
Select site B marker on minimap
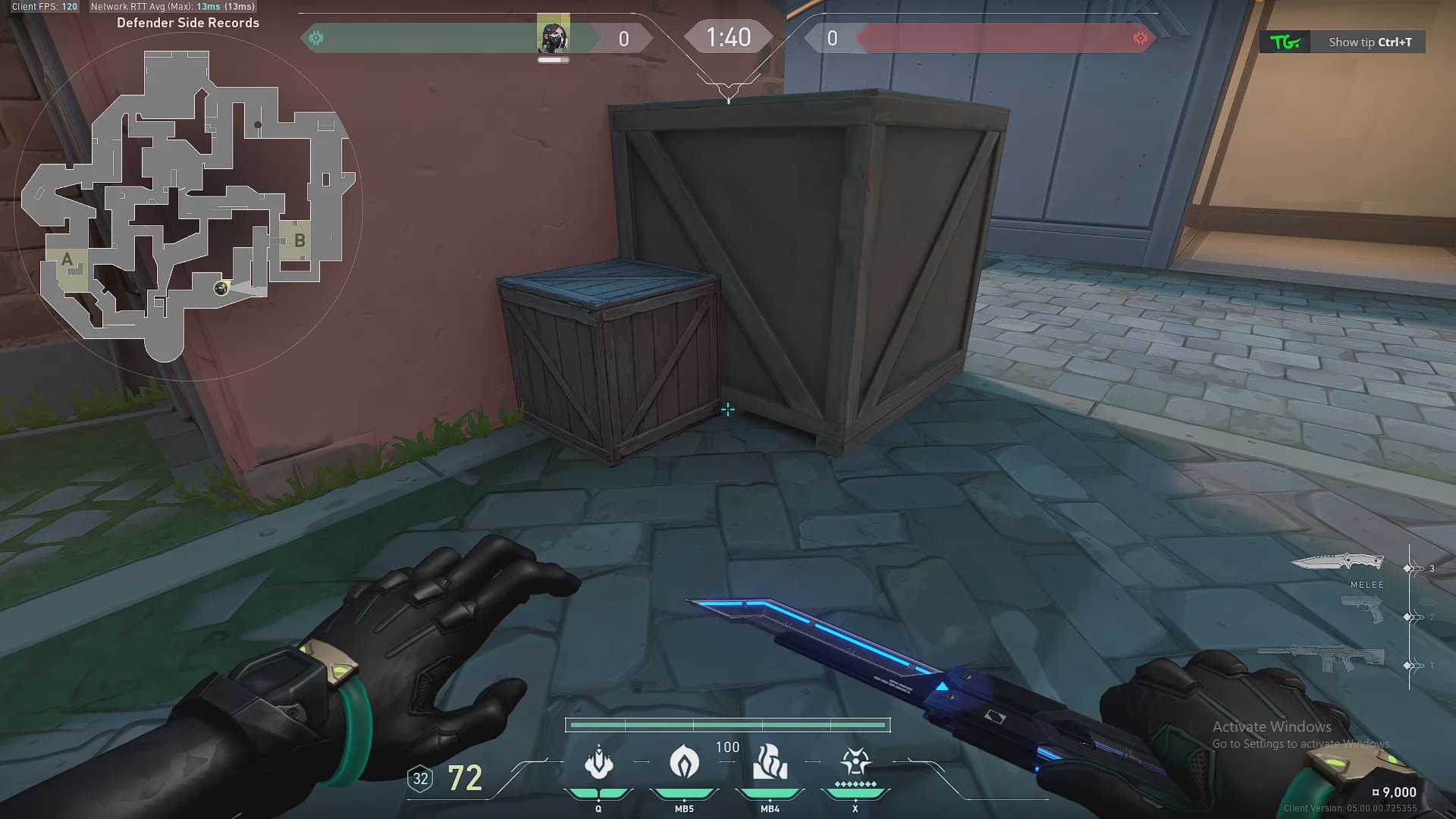[300, 240]
